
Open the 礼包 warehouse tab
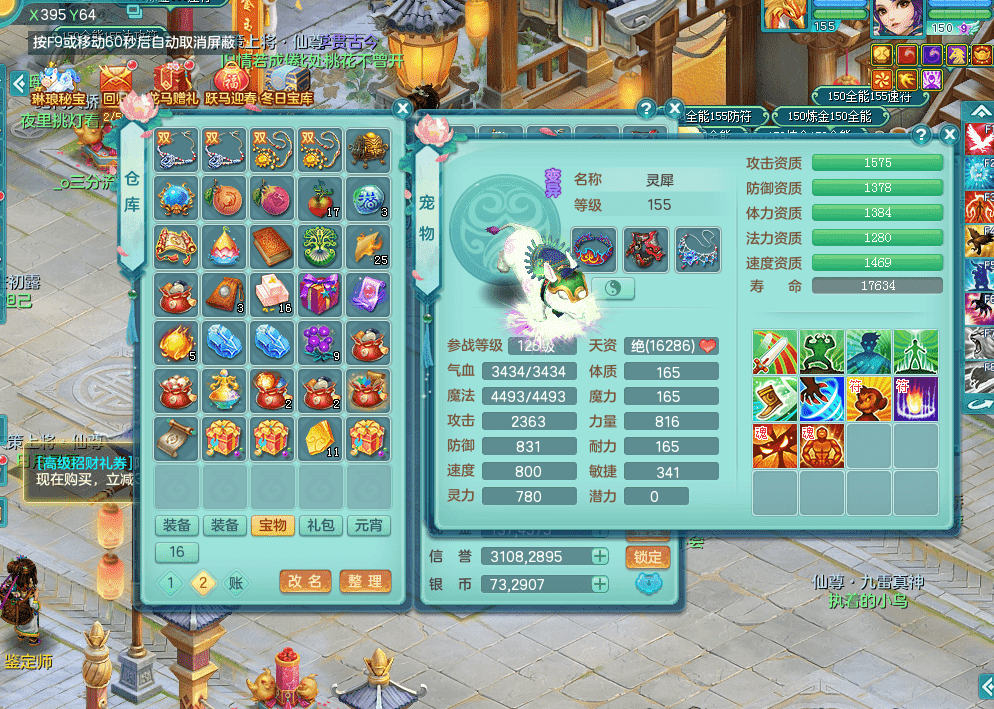pos(321,526)
